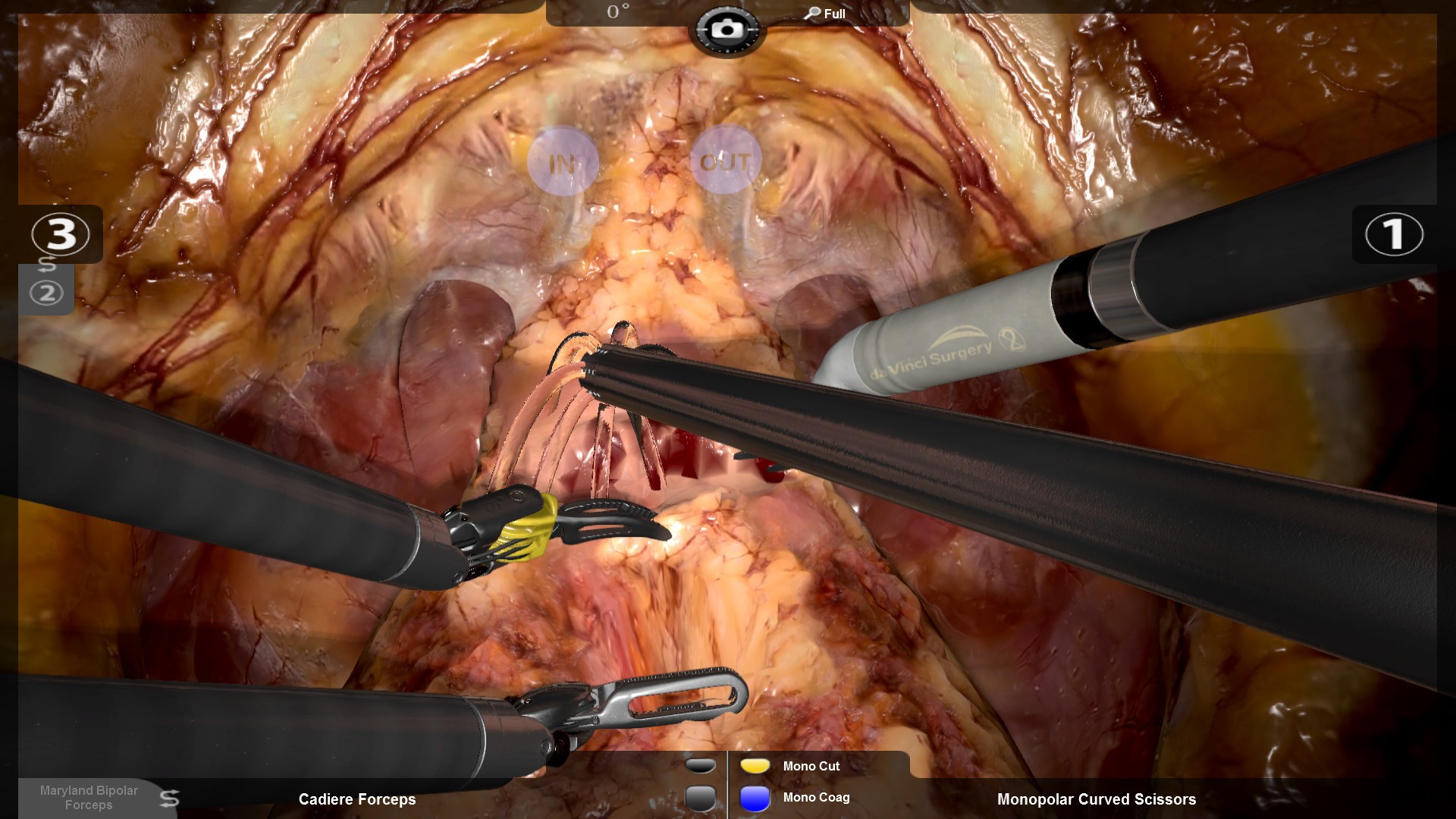The image size is (1456, 819).
Task: Select the Full zoom view option
Action: 826,14
